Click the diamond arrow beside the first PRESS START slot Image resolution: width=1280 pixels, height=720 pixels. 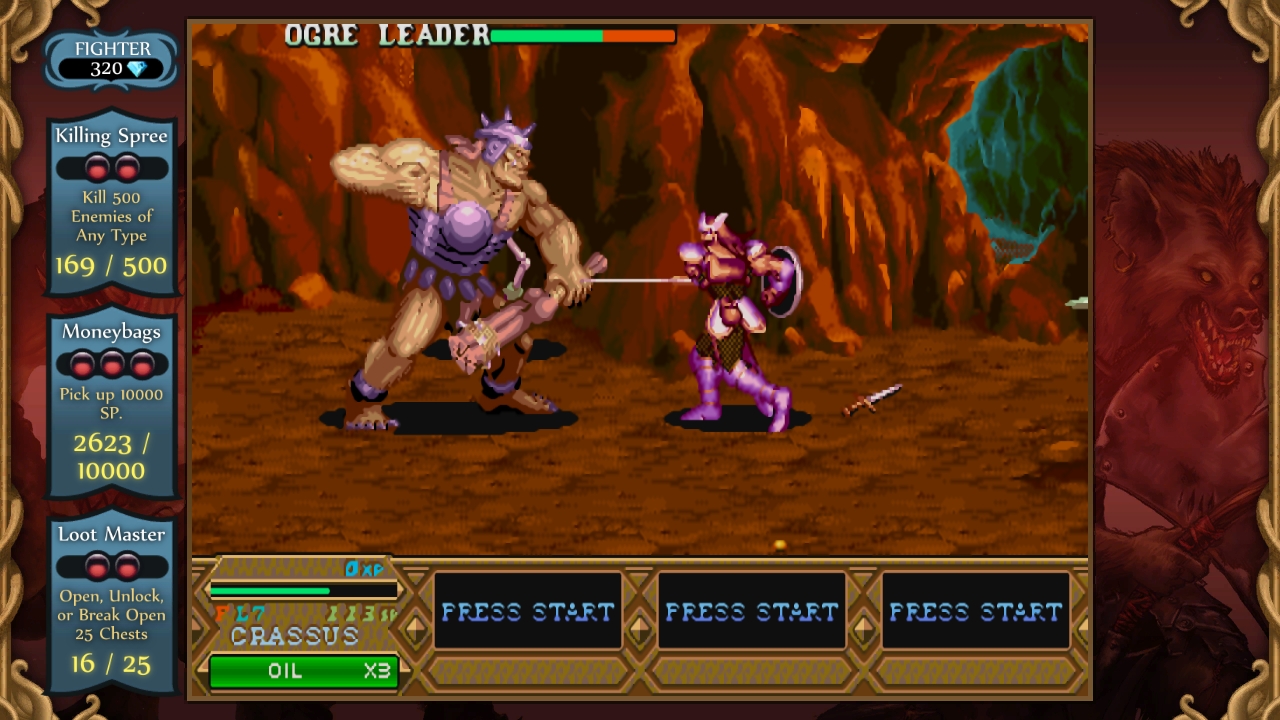pyautogui.click(x=418, y=630)
